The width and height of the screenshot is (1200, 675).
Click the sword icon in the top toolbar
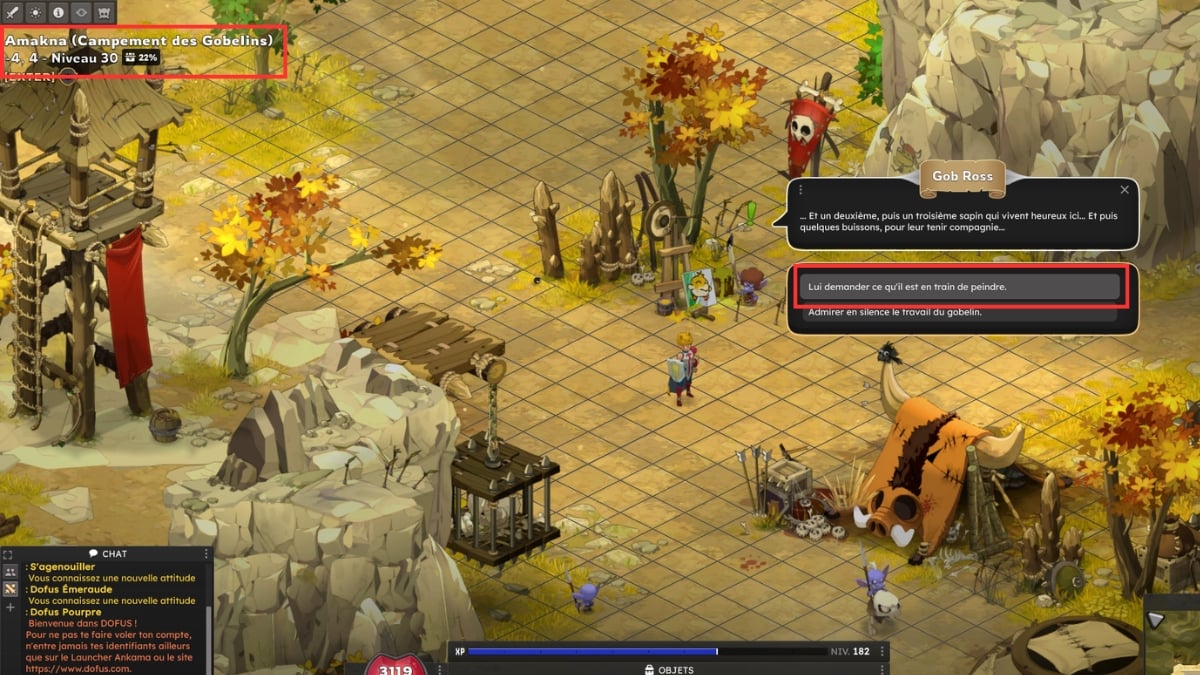coord(13,12)
